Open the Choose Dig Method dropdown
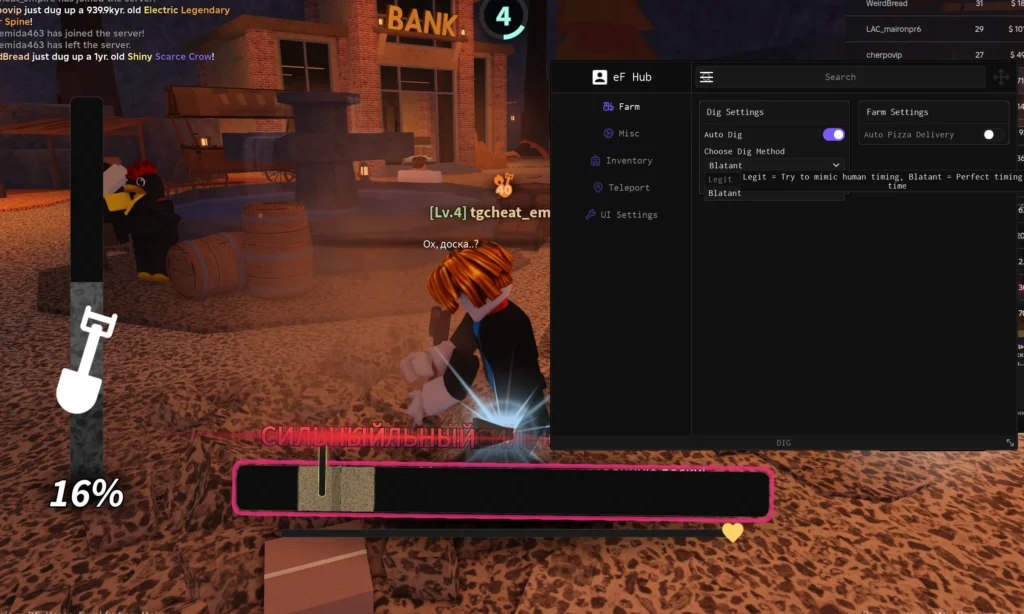This screenshot has width=1024, height=614. pyautogui.click(x=774, y=165)
